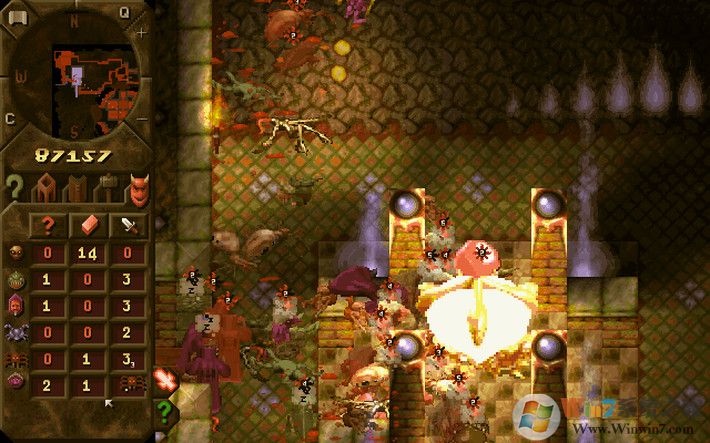
Task: Show the workshop hammer tab
Action: 106,187
